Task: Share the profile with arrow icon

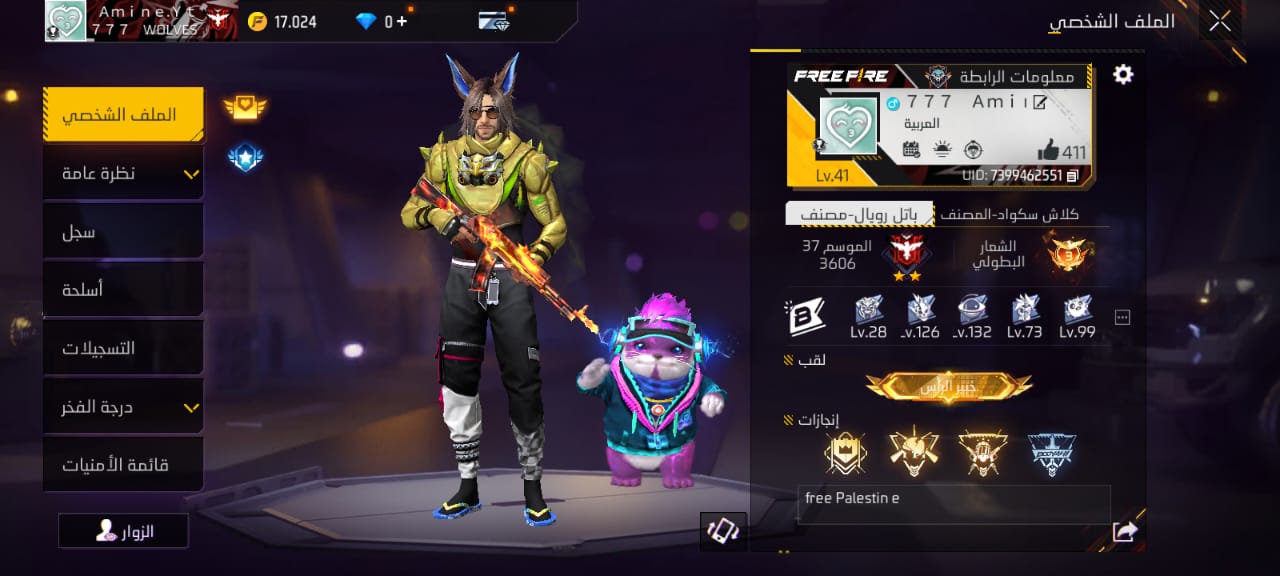Action: (1125, 532)
